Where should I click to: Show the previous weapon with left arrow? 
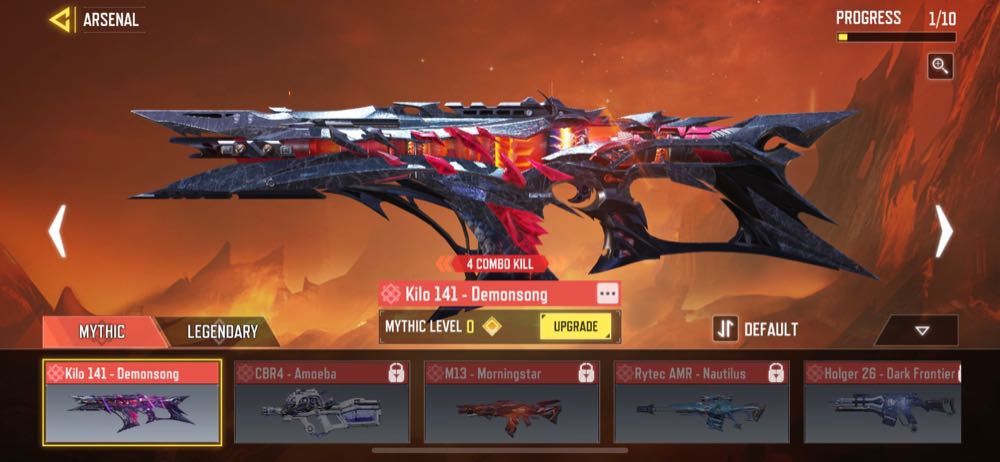click(x=57, y=232)
